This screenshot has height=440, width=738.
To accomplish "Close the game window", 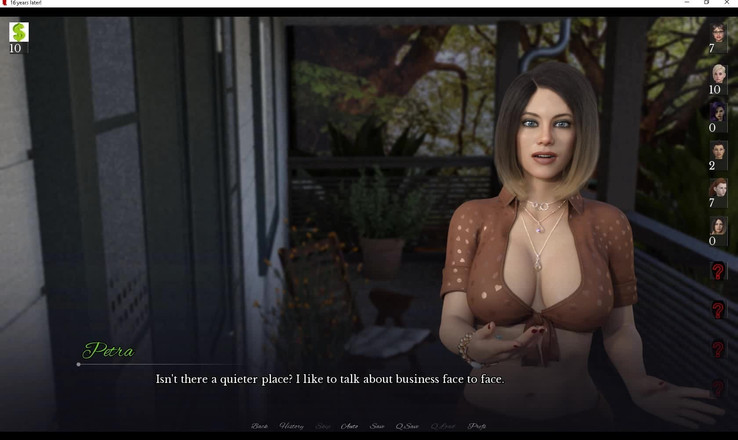I will [727, 3].
